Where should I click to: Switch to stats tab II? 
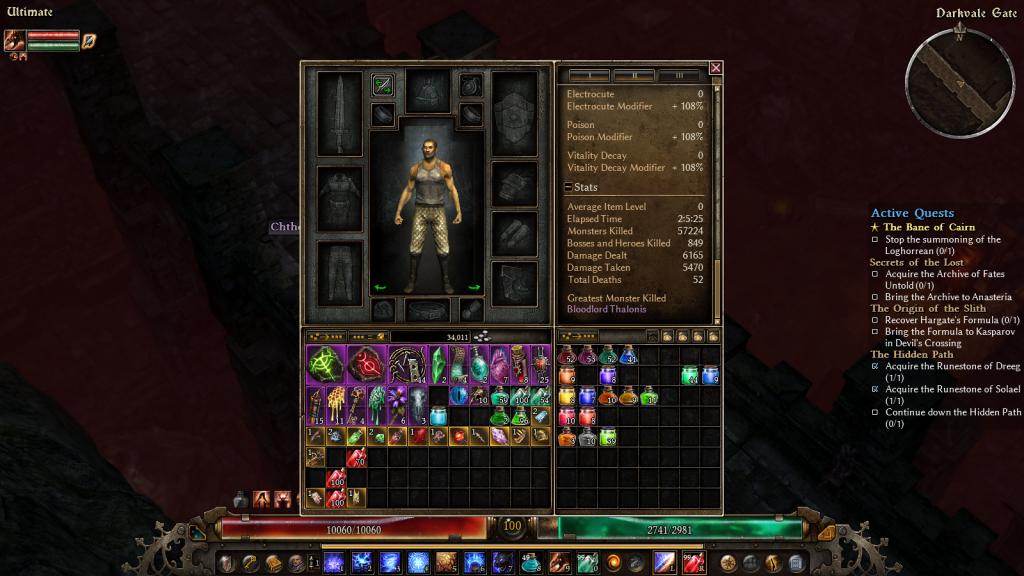pos(633,76)
